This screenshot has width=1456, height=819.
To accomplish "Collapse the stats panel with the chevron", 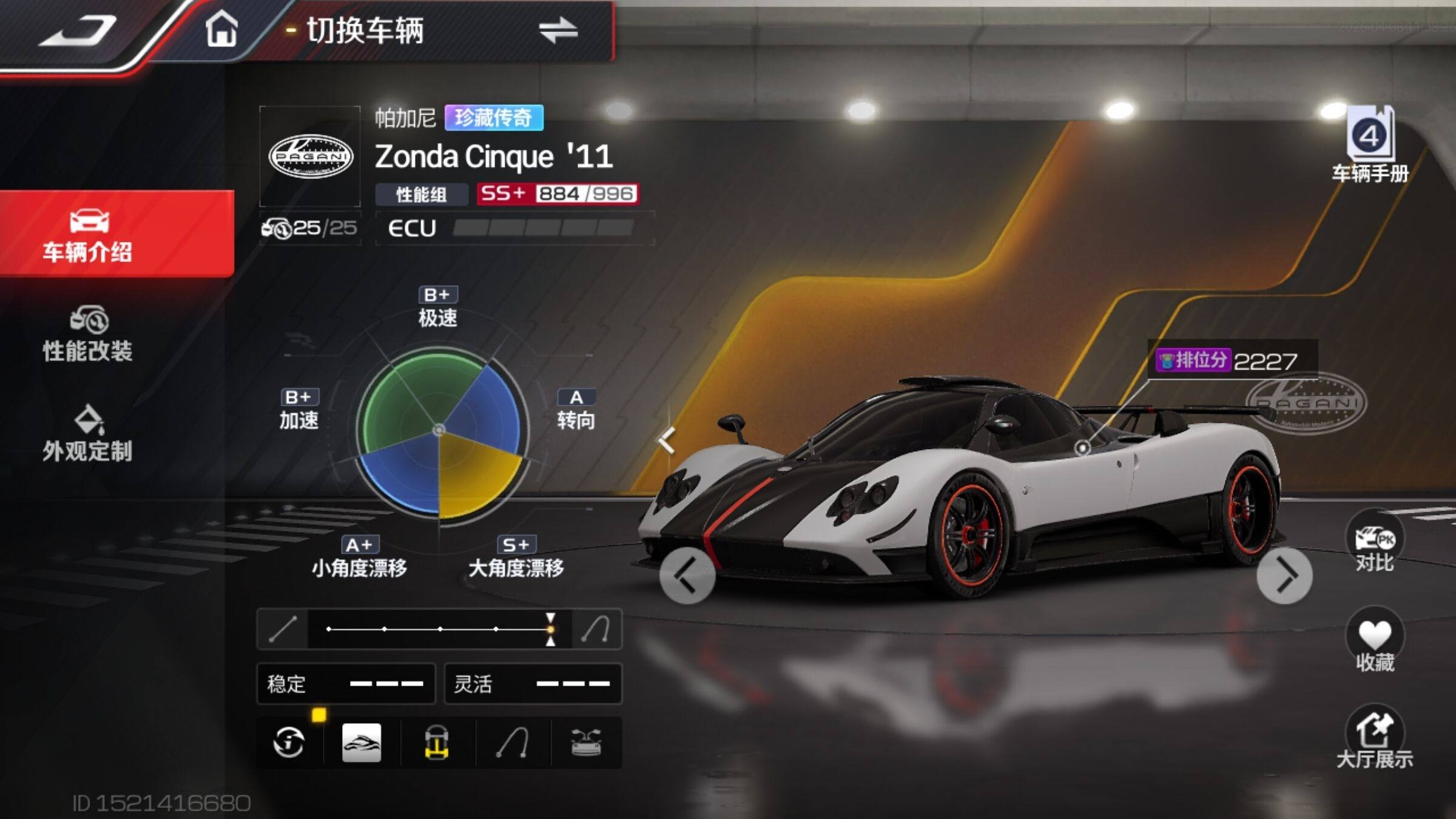I will point(666,439).
